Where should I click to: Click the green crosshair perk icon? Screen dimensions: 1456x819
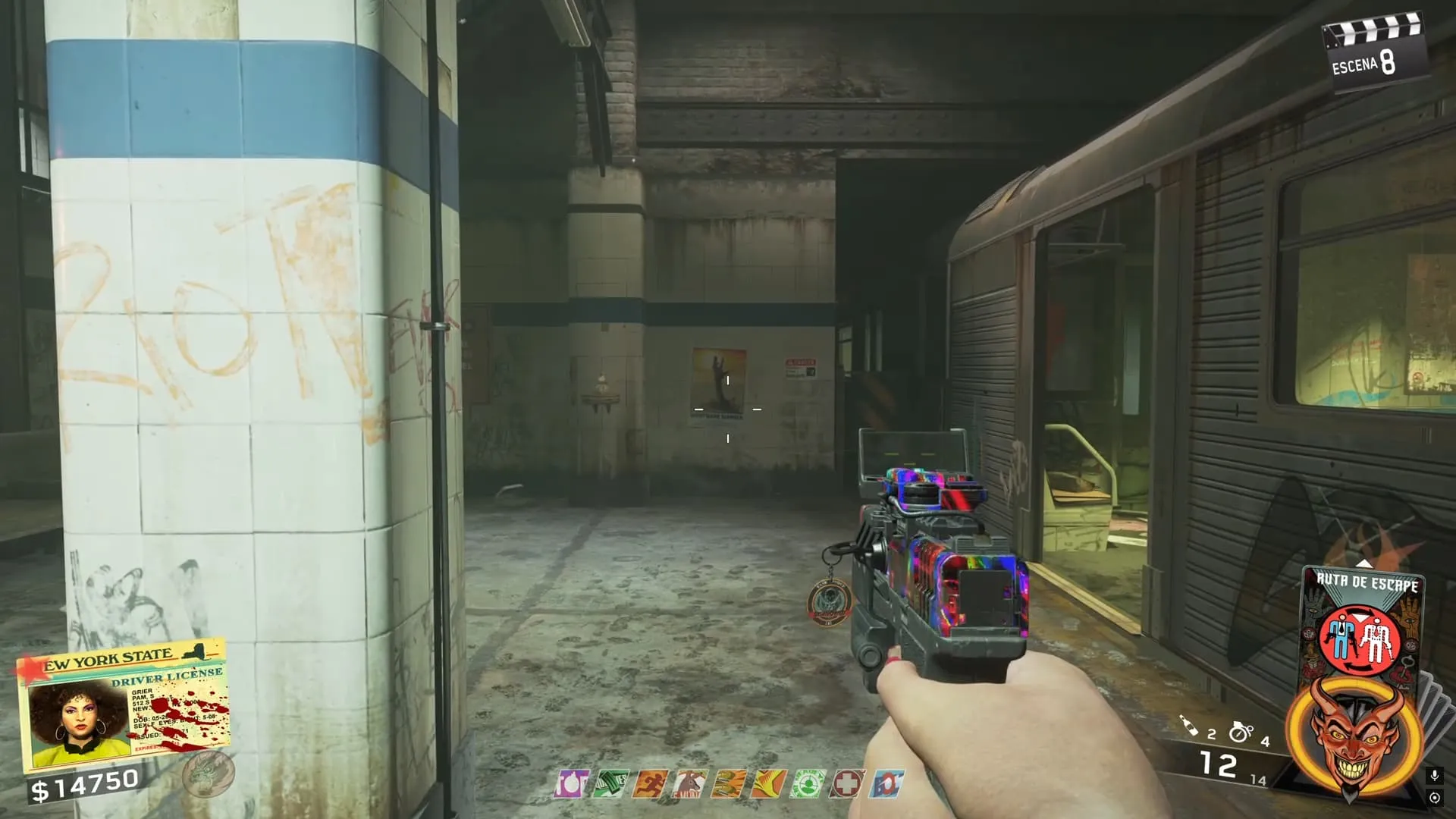click(x=807, y=783)
